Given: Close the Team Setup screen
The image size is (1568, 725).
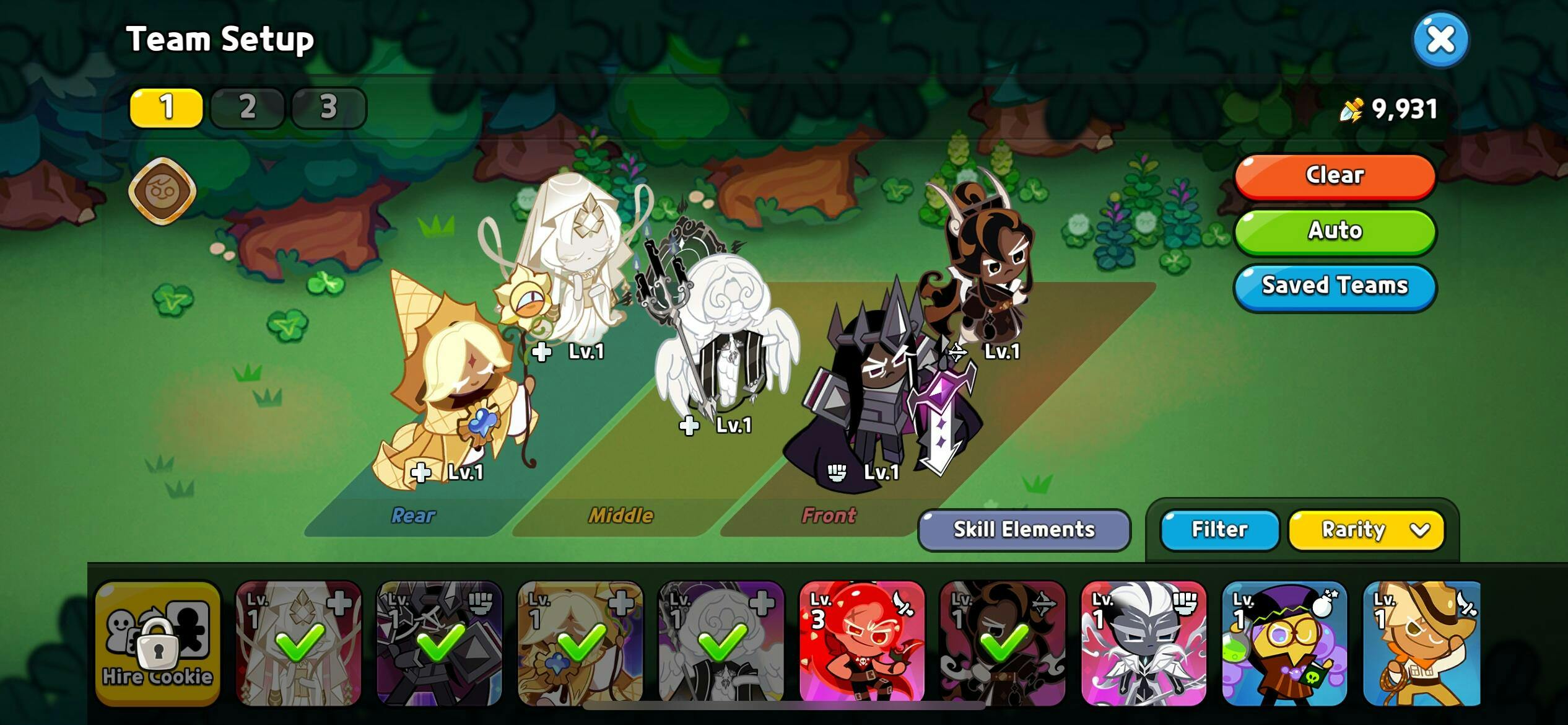Looking at the screenshot, I should pos(1440,40).
